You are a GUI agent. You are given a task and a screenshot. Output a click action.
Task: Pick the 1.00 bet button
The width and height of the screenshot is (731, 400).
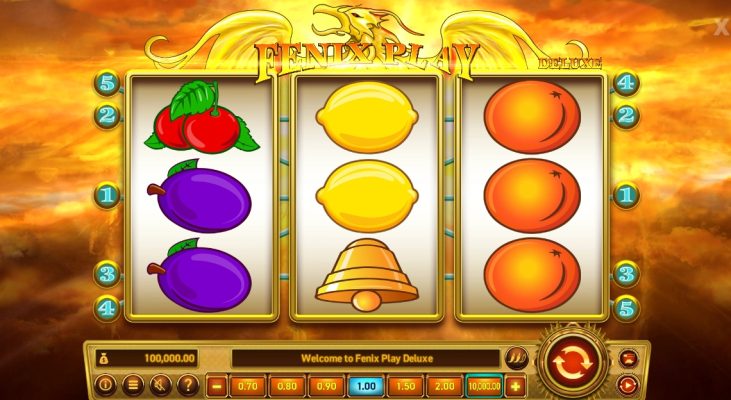coord(366,385)
